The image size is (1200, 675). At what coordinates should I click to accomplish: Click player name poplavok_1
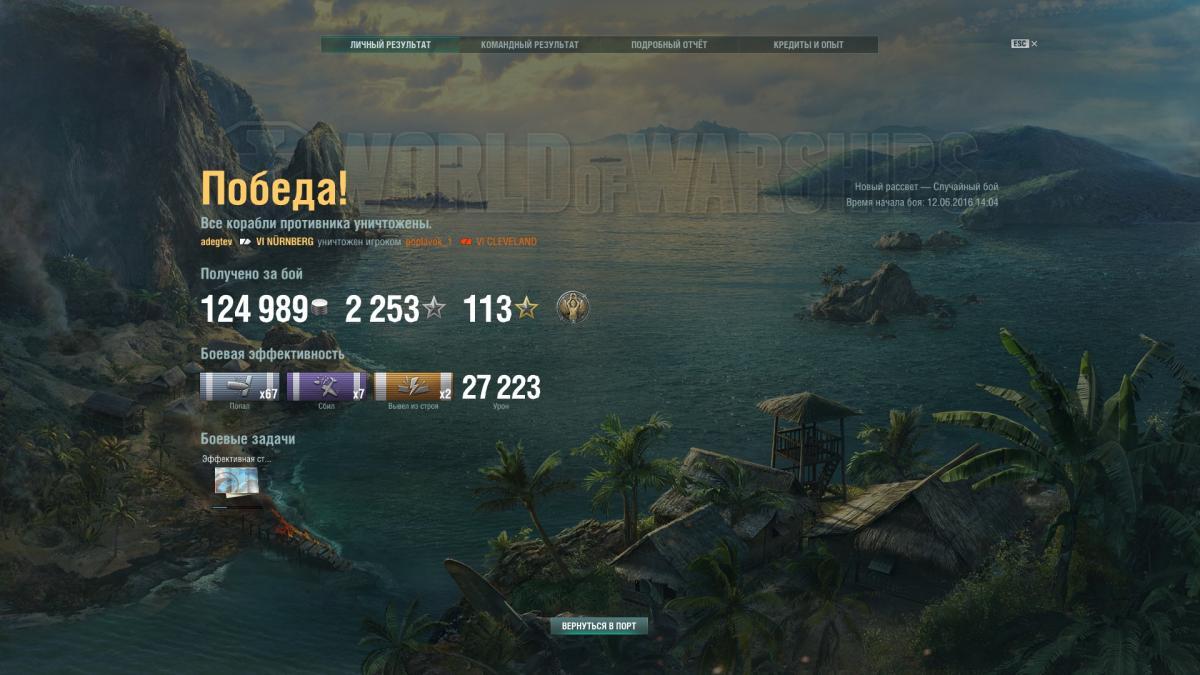pyautogui.click(x=429, y=242)
